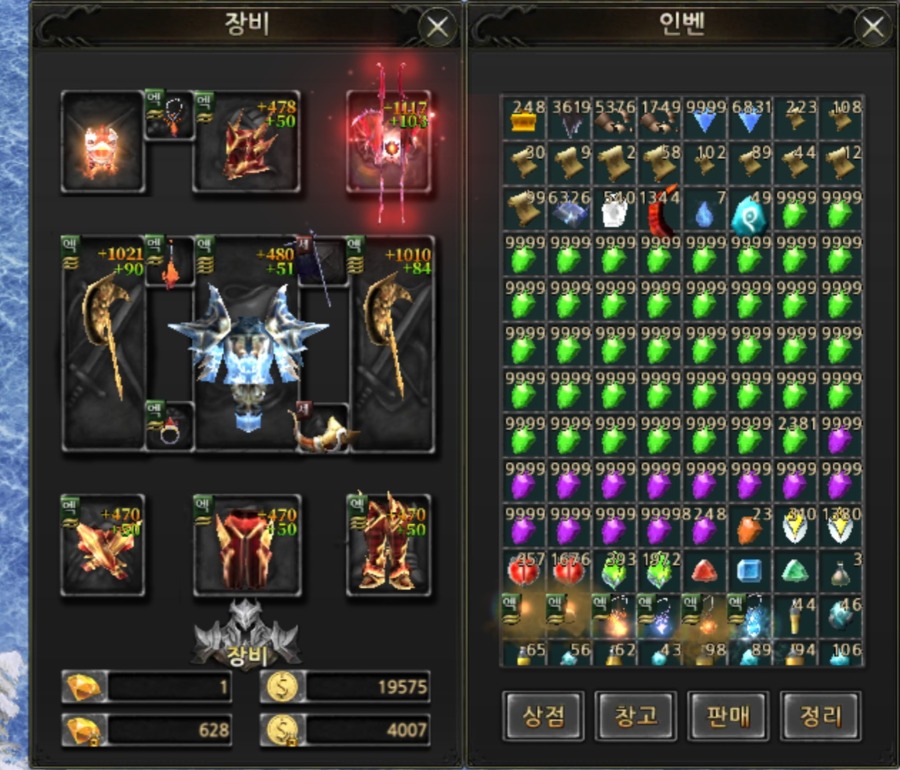Open the 상점 shop
This screenshot has height=770, width=900.
pos(543,716)
